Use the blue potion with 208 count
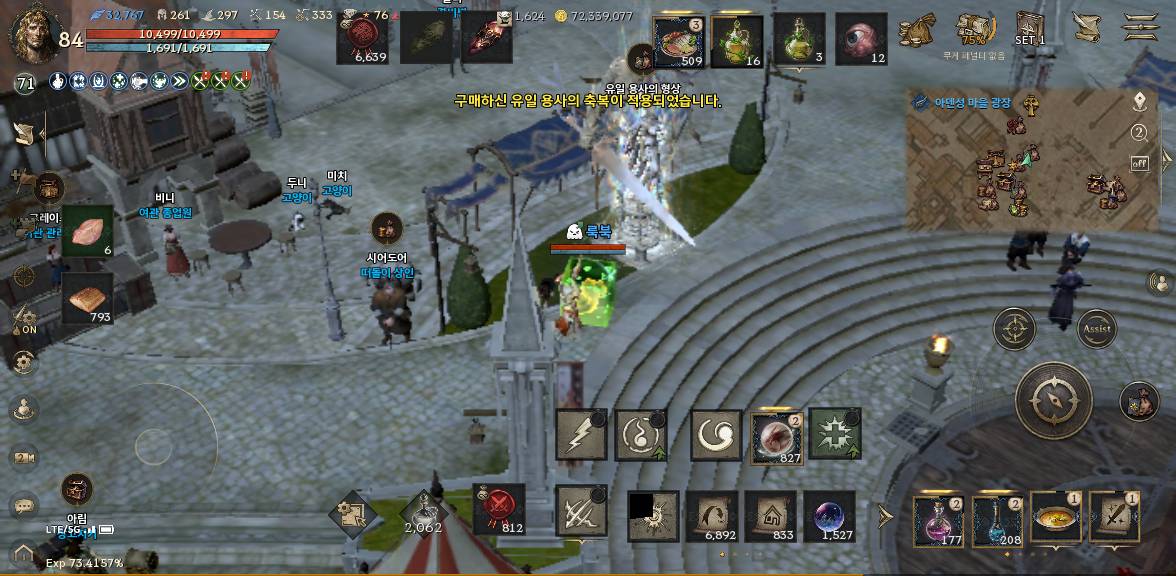1176x576 pixels. point(997,520)
